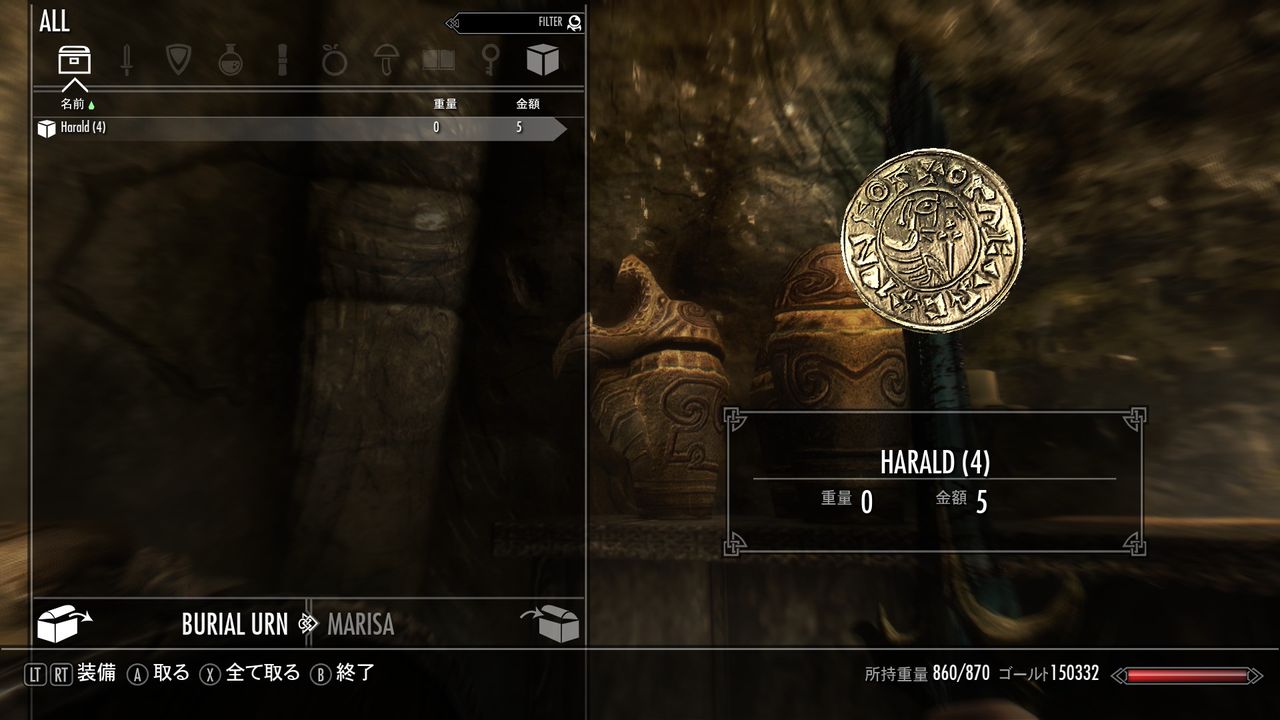1280x720 pixels.
Task: Open the books category icon
Action: point(440,60)
